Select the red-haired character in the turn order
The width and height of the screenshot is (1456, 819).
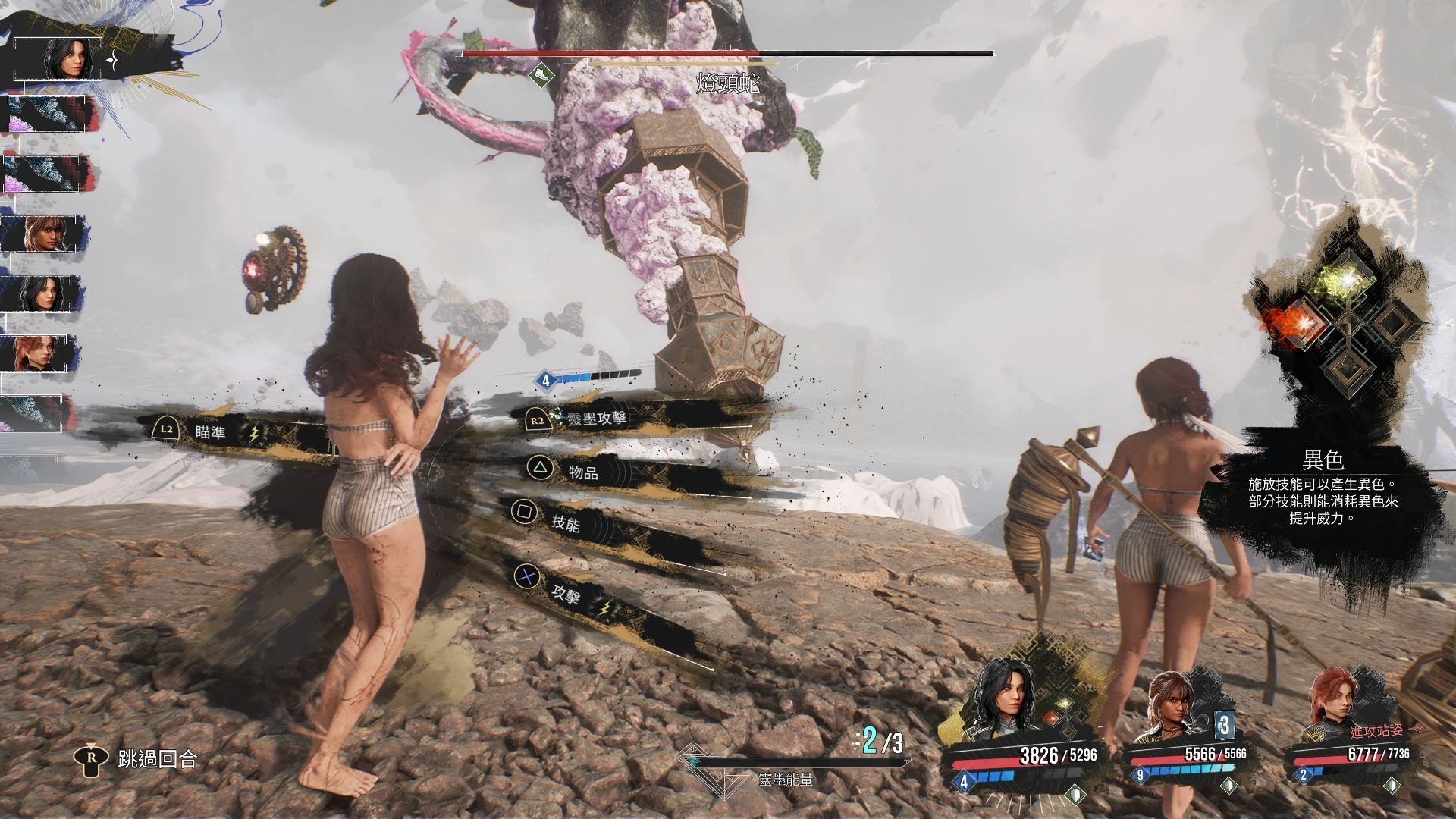point(42,353)
